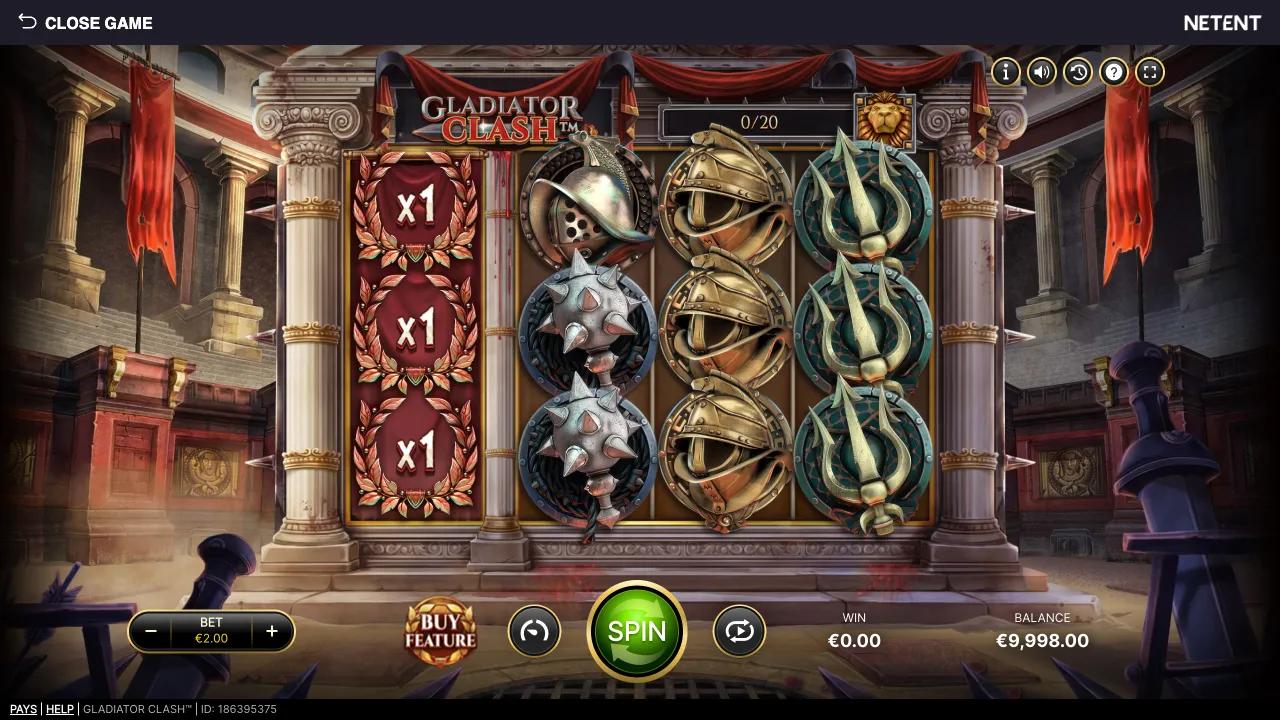This screenshot has width=1280, height=720.
Task: Open the game round history
Action: click(x=1077, y=71)
